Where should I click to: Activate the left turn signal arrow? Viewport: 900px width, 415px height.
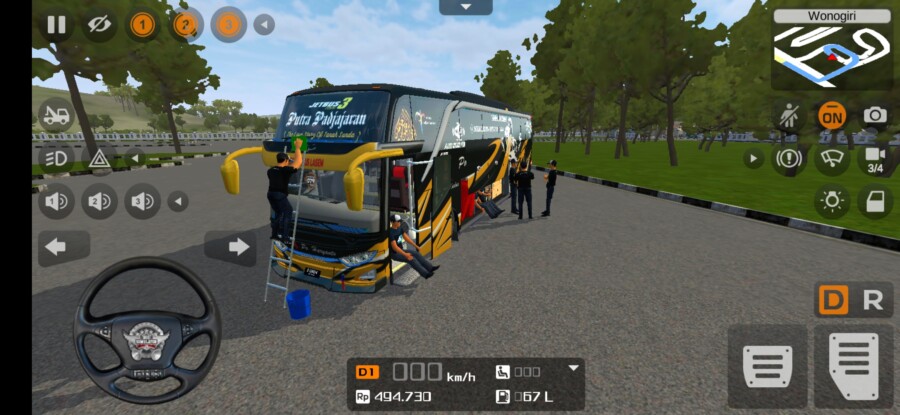pos(56,246)
